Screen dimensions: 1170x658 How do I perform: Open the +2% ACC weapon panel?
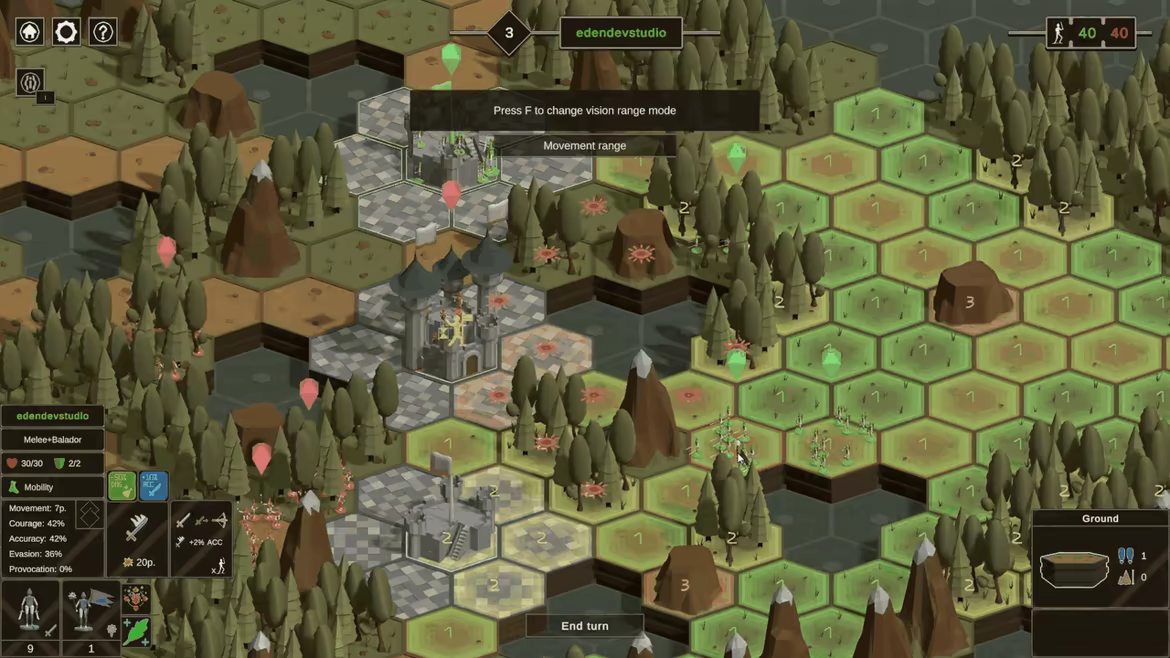201,538
